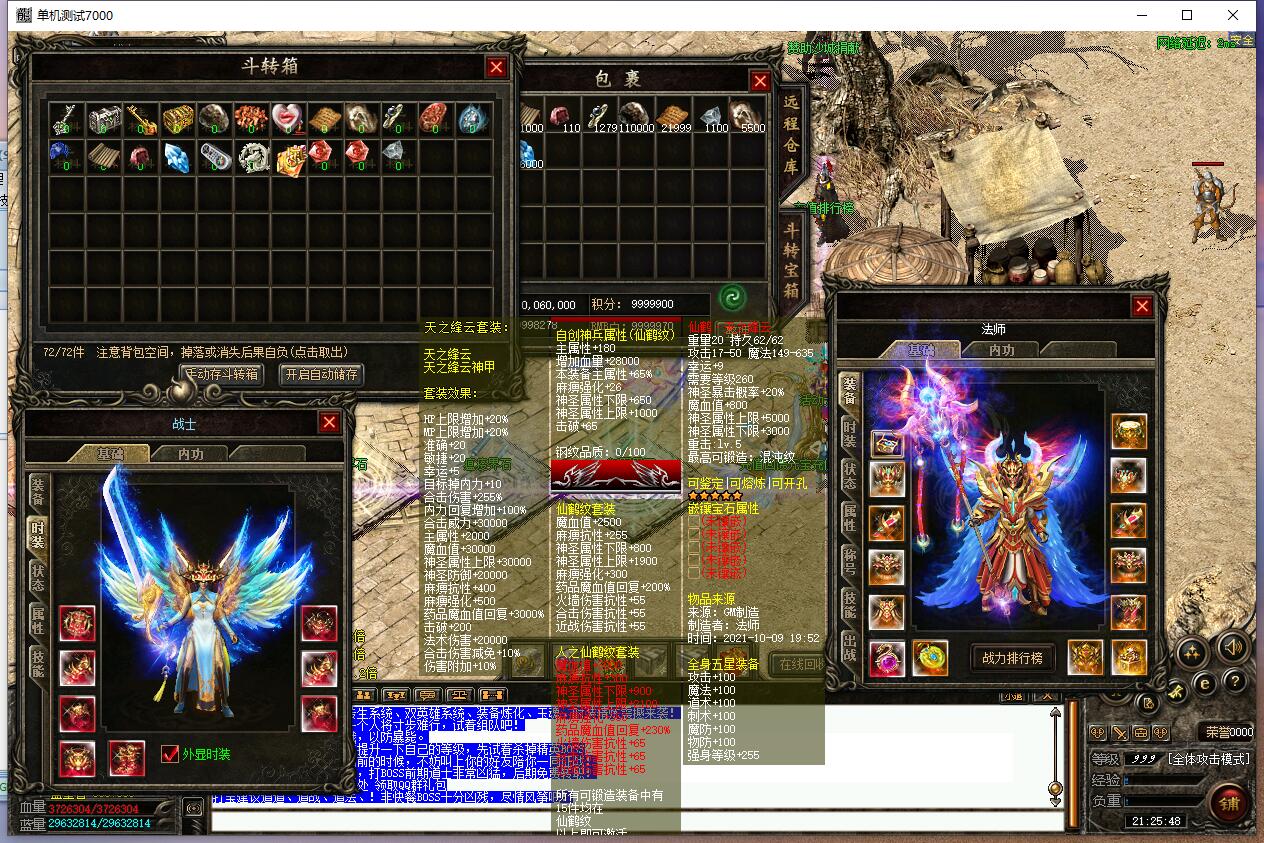Open the 战力排行榜 ranking button
Image resolution: width=1264 pixels, height=843 pixels.
pyautogui.click(x=1014, y=658)
